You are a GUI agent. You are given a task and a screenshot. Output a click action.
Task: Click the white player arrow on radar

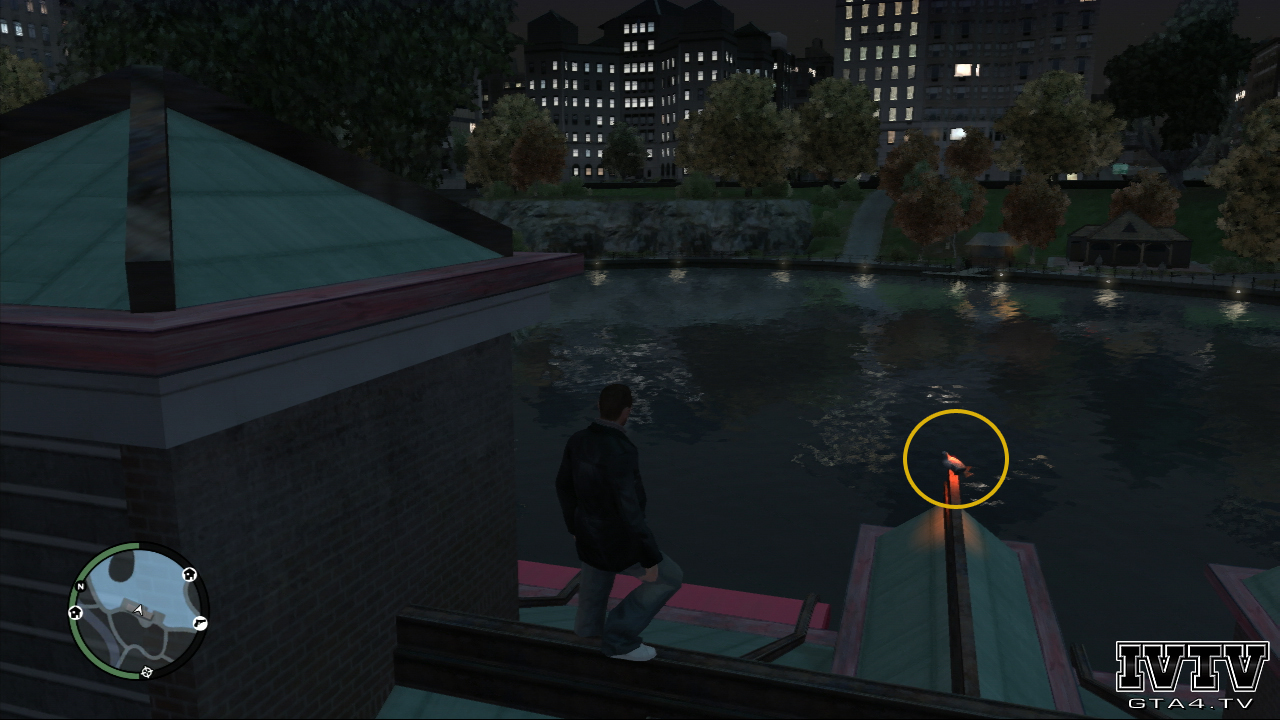[138, 609]
